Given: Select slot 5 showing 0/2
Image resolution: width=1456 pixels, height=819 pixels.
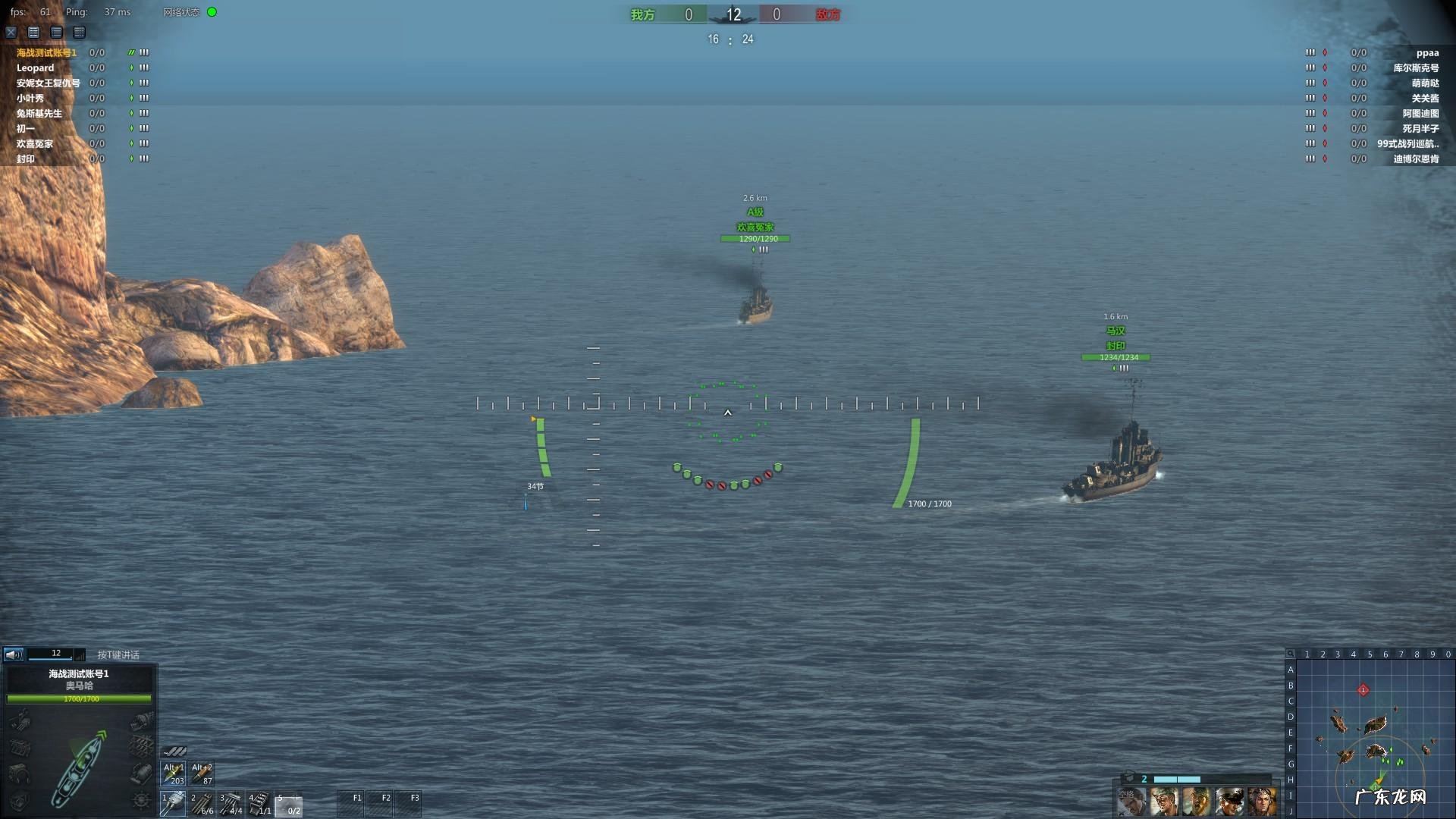Looking at the screenshot, I should click(x=289, y=803).
